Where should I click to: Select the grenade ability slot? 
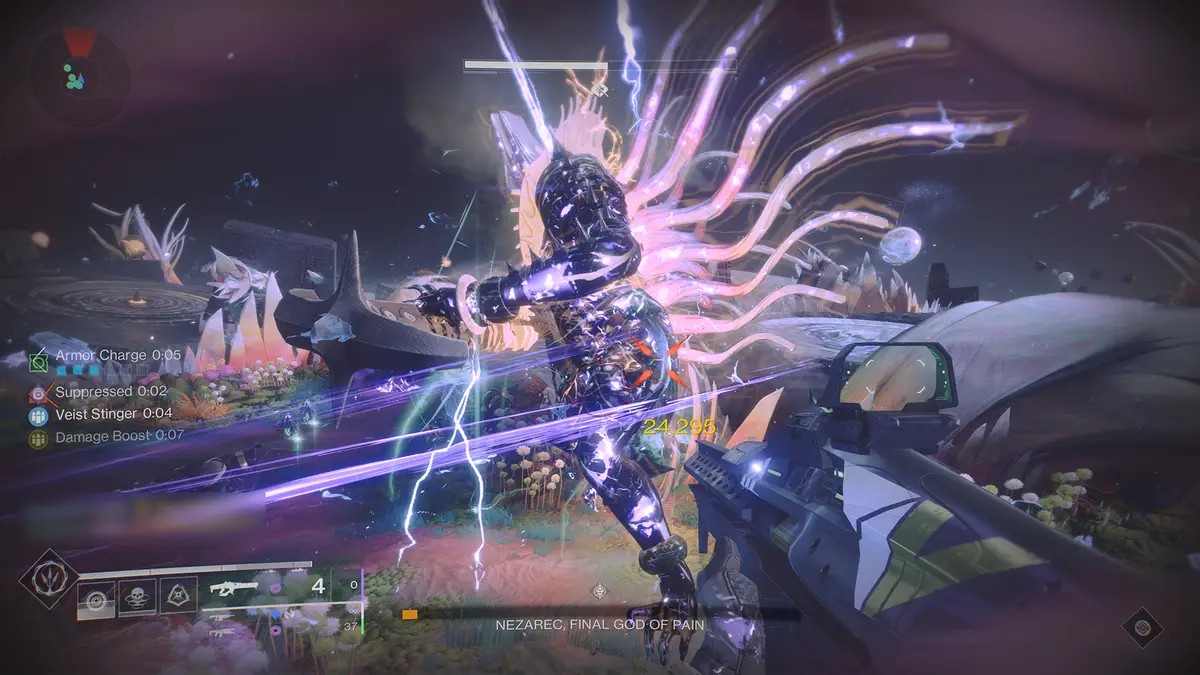97,599
